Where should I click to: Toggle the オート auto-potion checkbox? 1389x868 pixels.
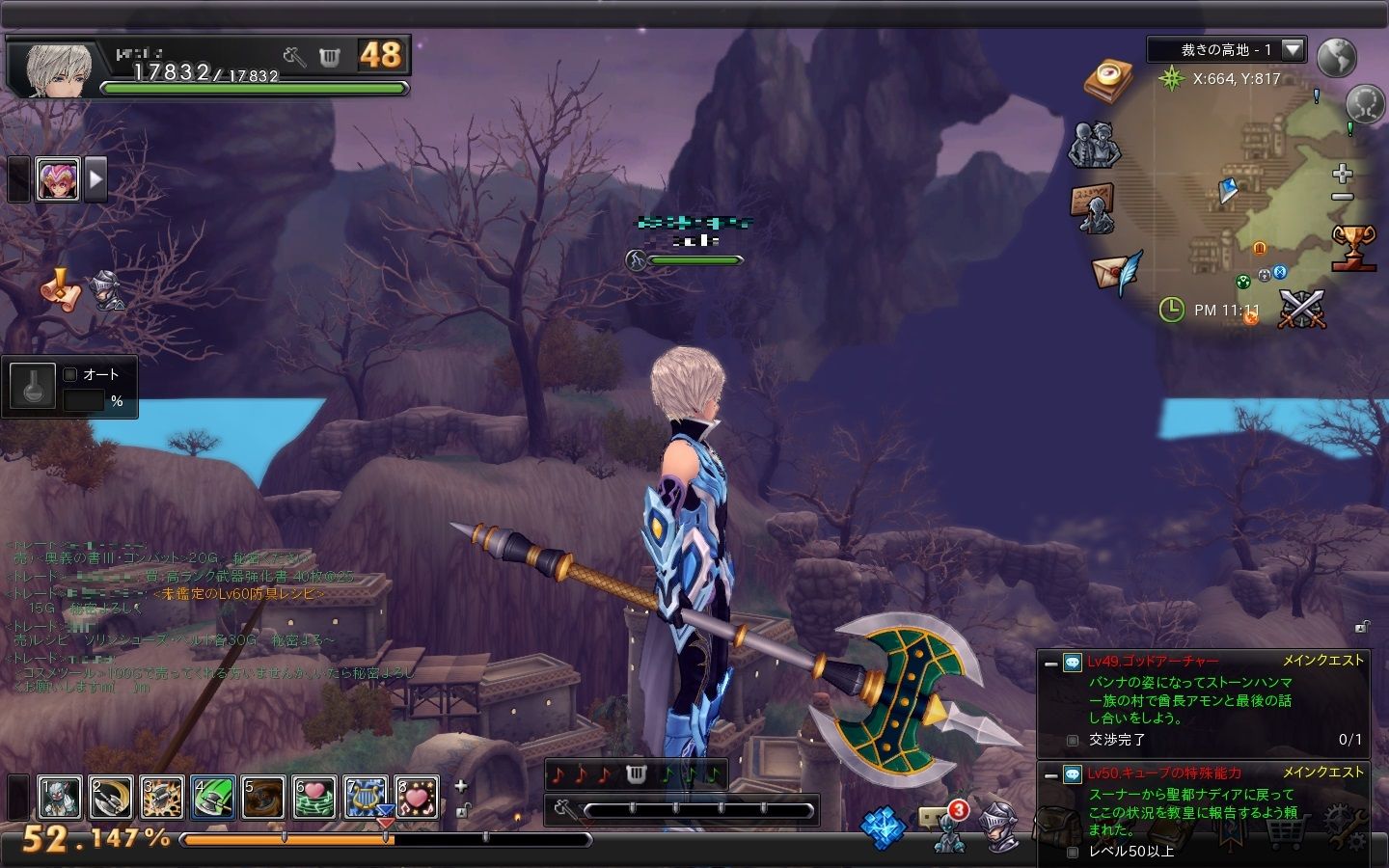[x=70, y=375]
